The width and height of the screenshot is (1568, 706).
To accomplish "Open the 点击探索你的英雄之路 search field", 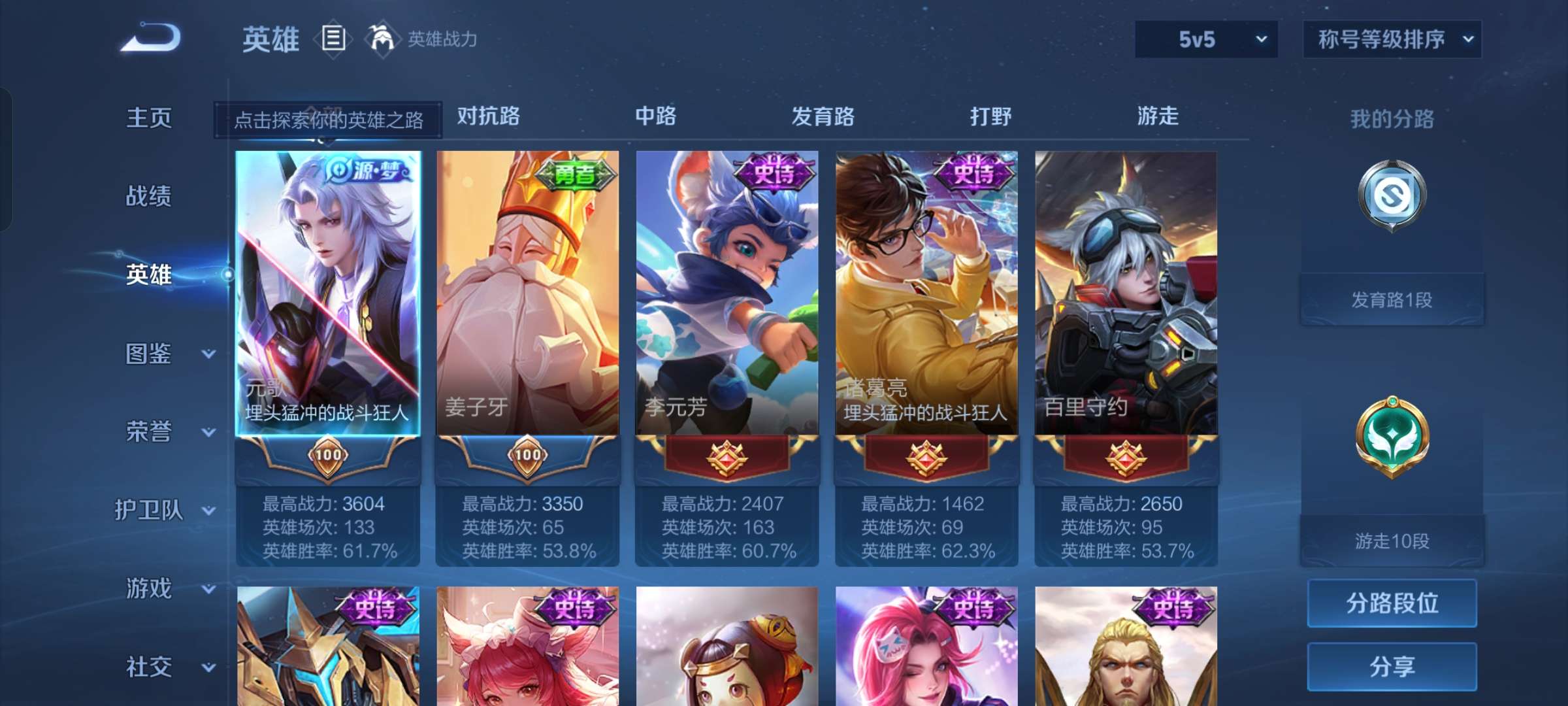I will pos(328,121).
